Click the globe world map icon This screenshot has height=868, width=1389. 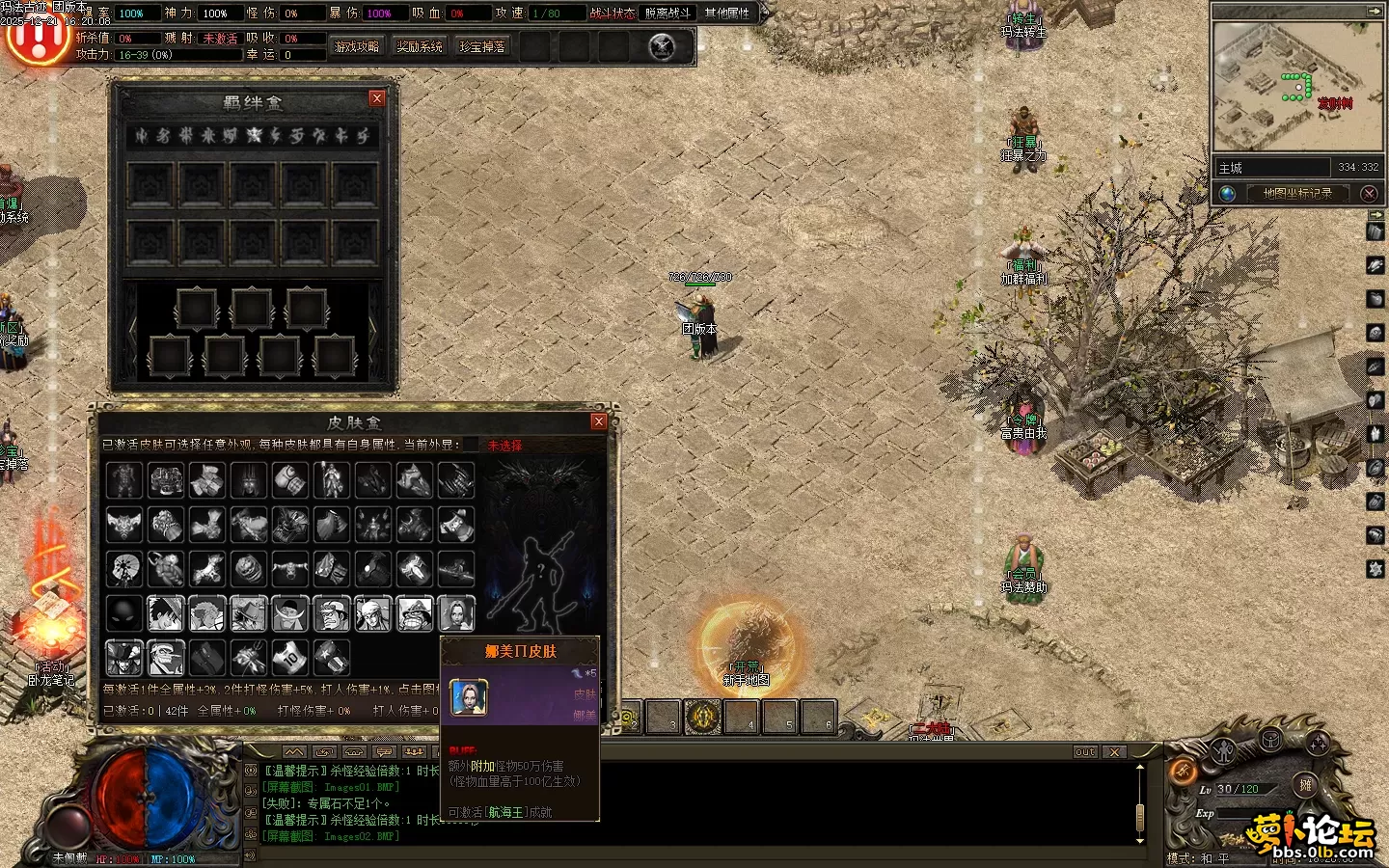click(x=1228, y=193)
